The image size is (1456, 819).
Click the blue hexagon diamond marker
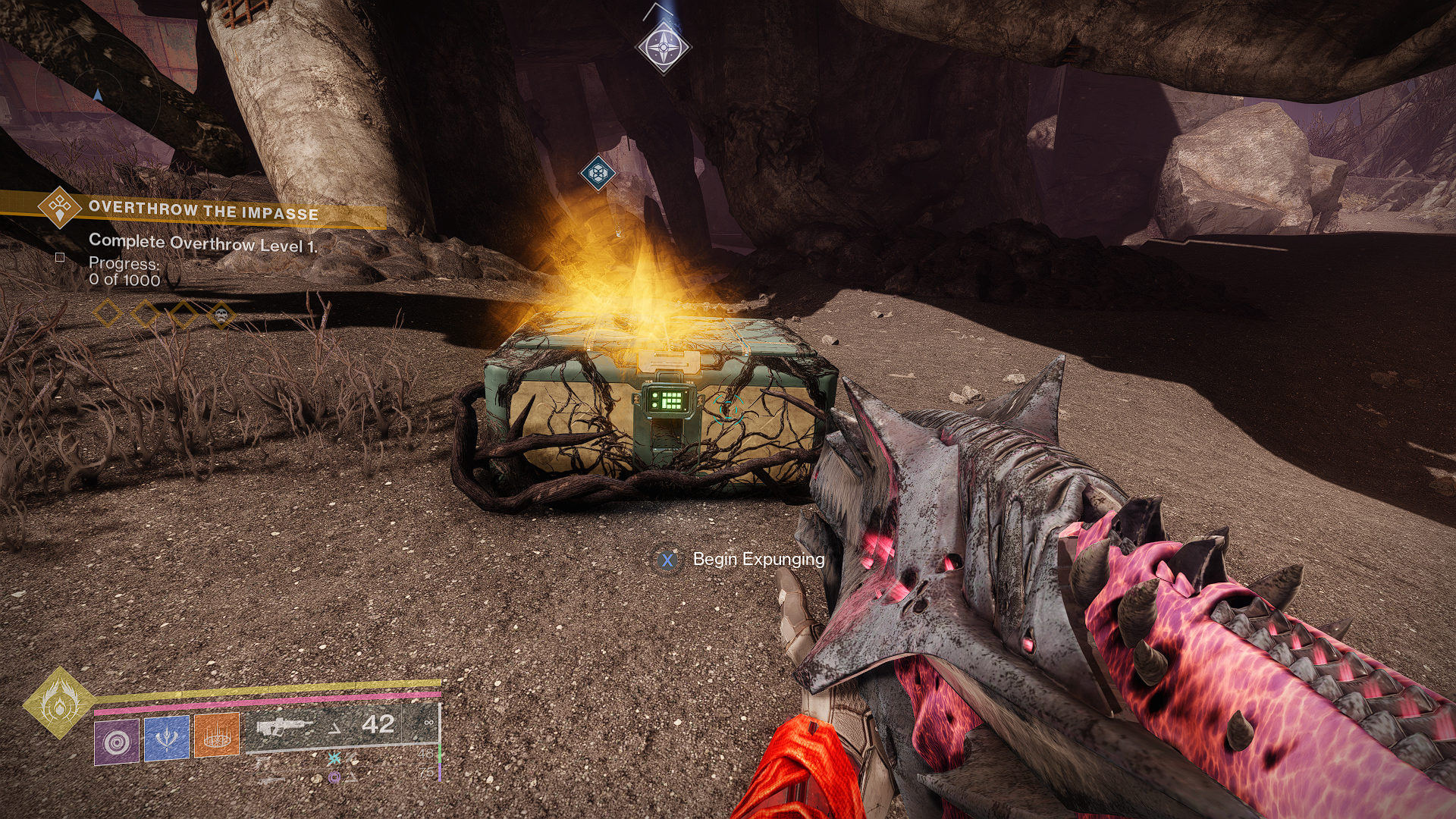598,174
